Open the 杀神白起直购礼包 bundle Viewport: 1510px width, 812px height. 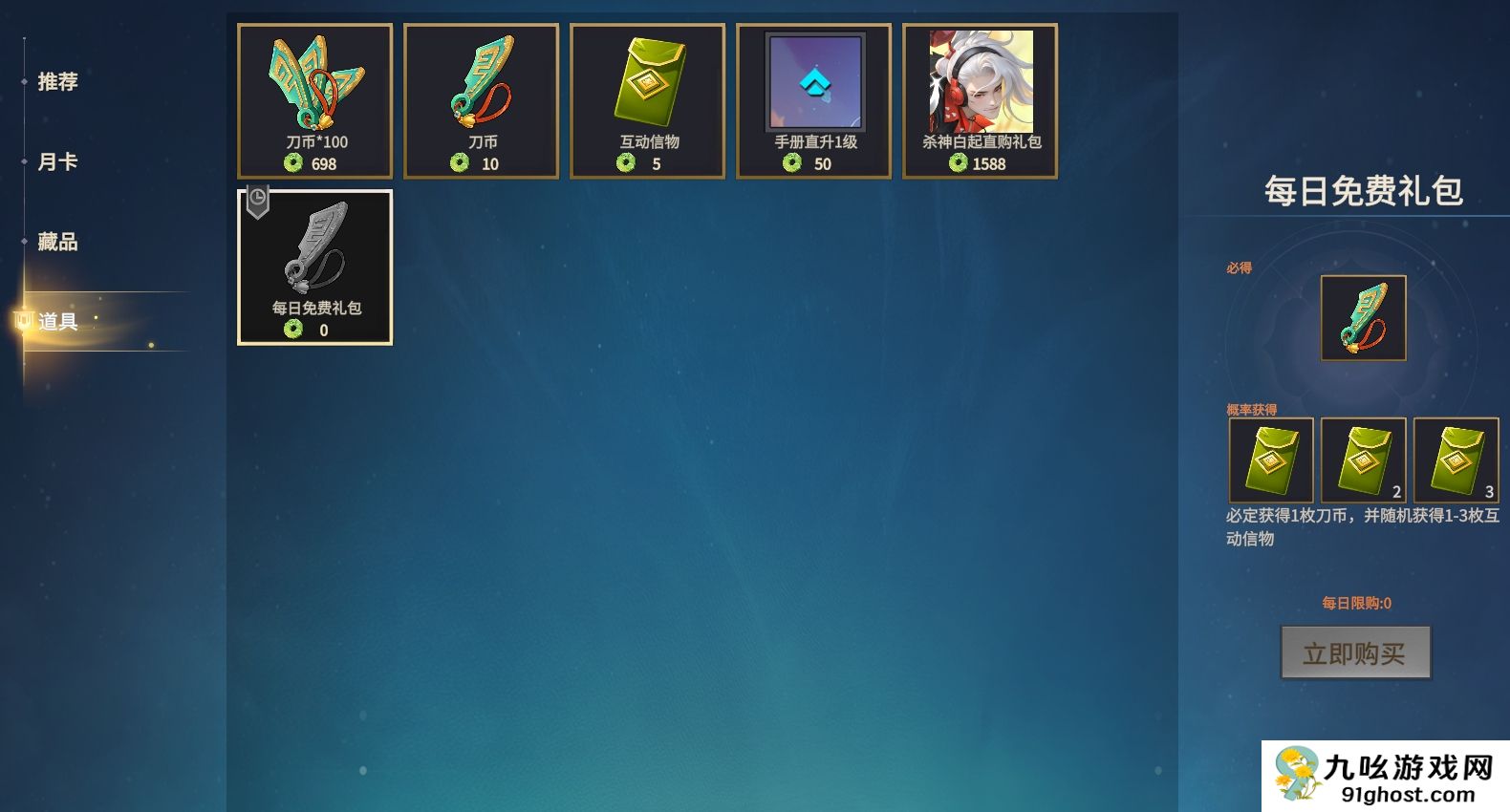click(x=980, y=101)
